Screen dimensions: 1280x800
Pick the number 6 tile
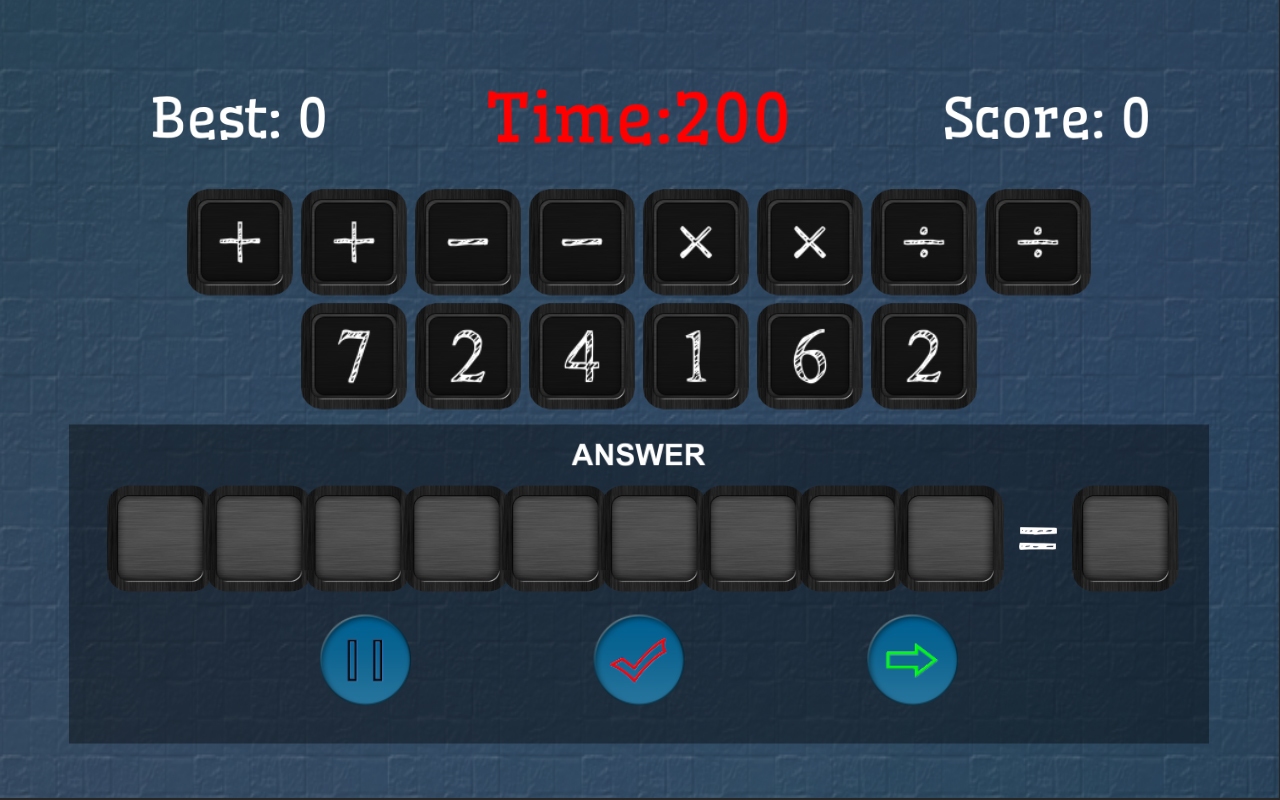click(x=809, y=355)
